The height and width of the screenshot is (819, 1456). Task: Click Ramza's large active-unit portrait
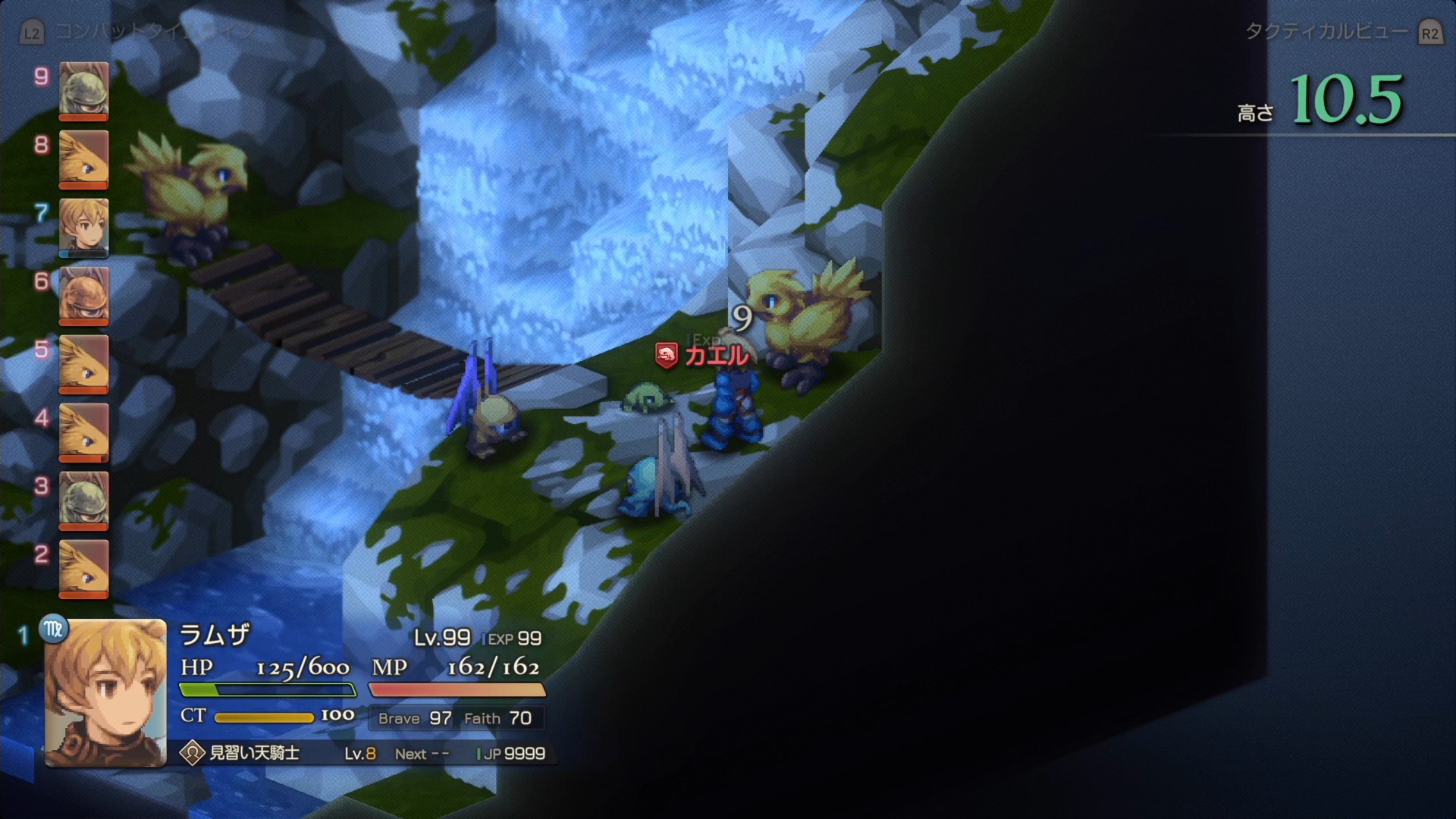tap(105, 693)
